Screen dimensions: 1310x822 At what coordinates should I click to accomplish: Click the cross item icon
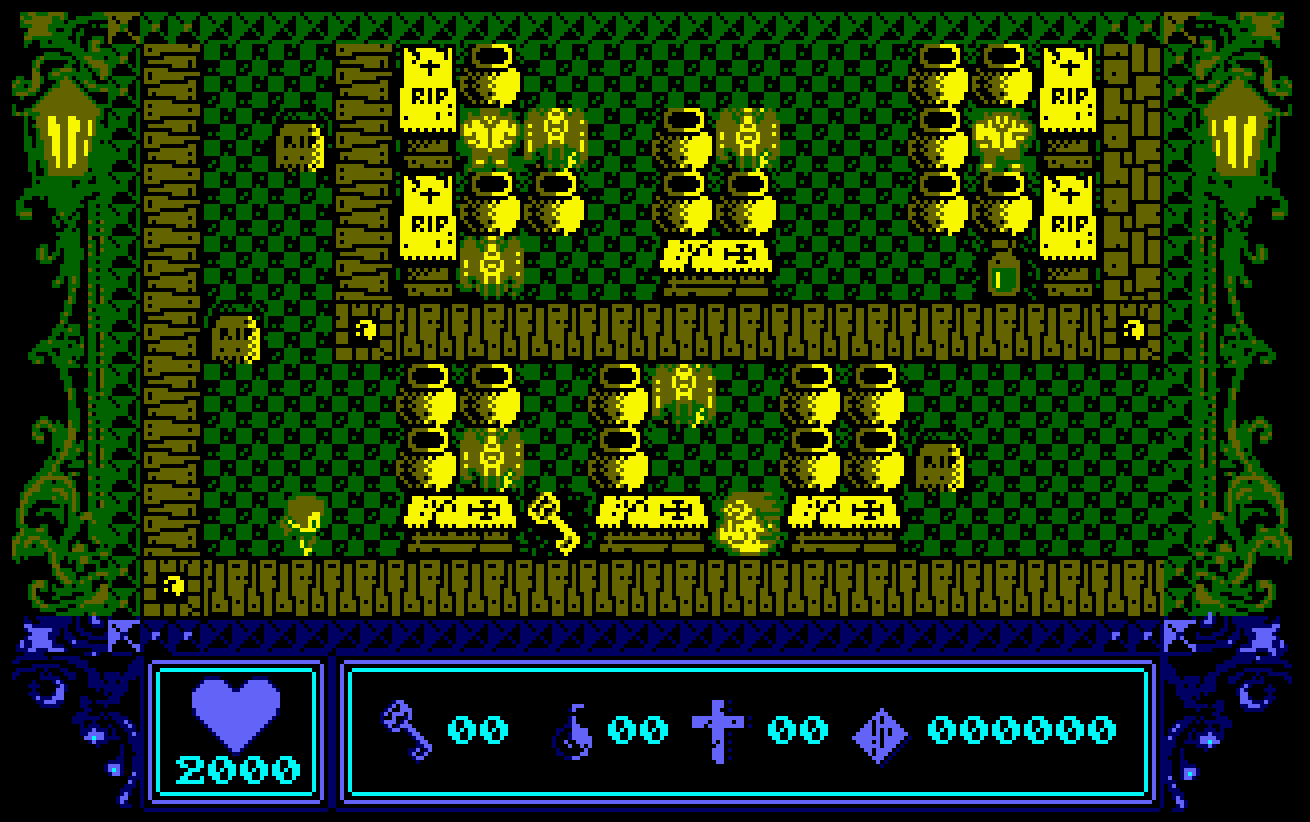pyautogui.click(x=719, y=729)
